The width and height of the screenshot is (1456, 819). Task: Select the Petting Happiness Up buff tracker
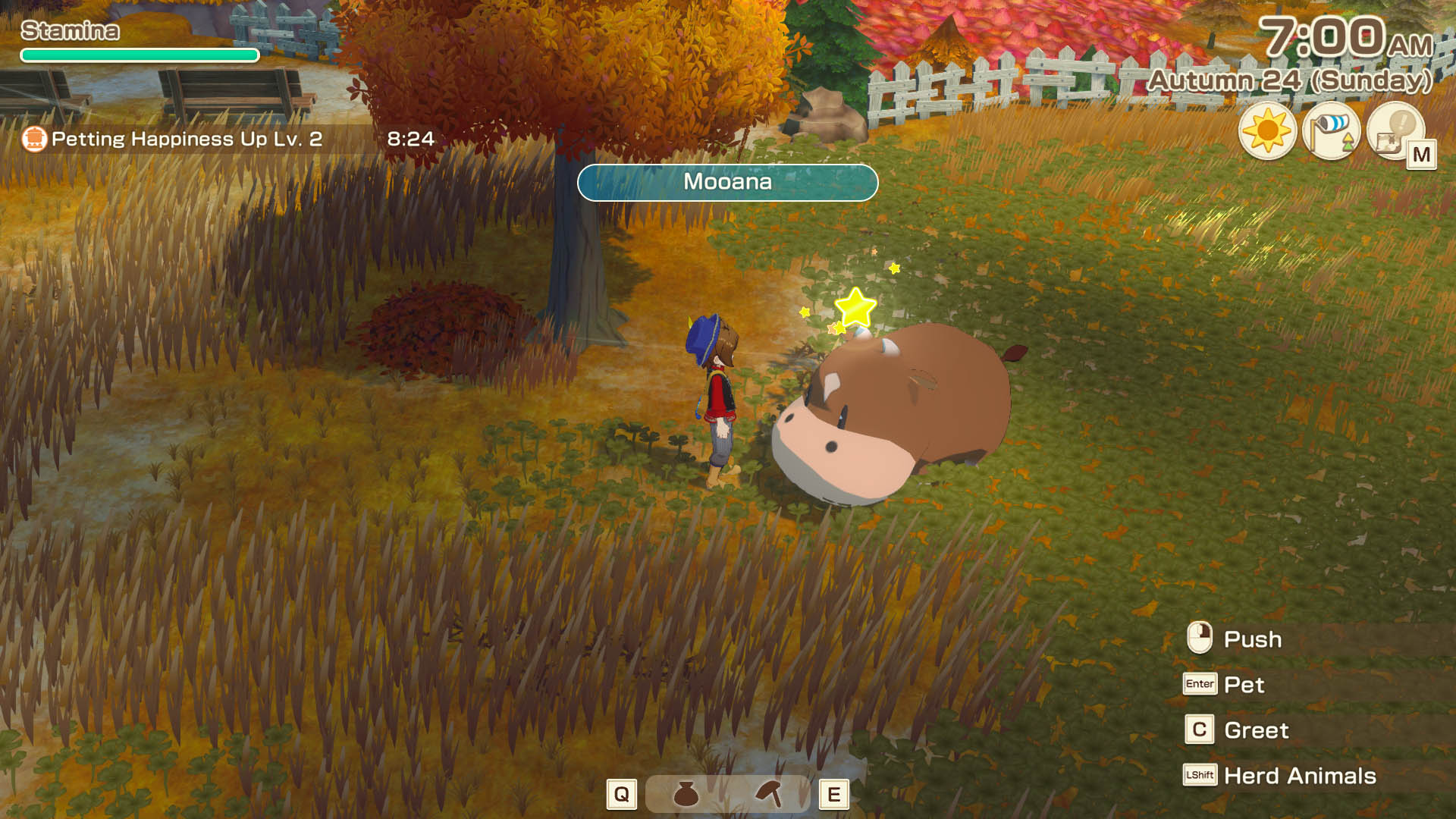coord(186,139)
